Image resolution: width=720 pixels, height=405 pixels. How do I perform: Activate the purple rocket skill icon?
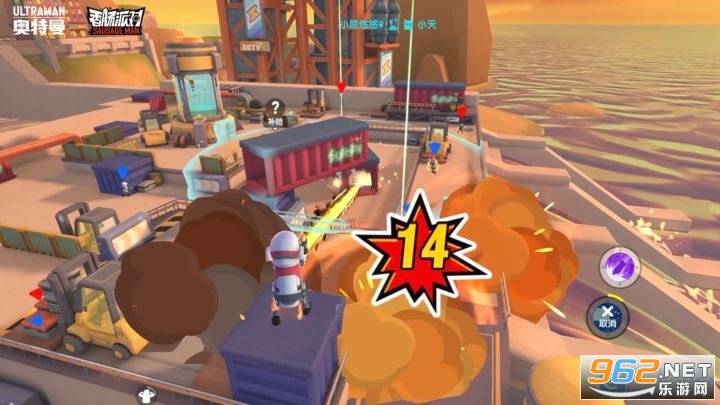click(x=615, y=266)
